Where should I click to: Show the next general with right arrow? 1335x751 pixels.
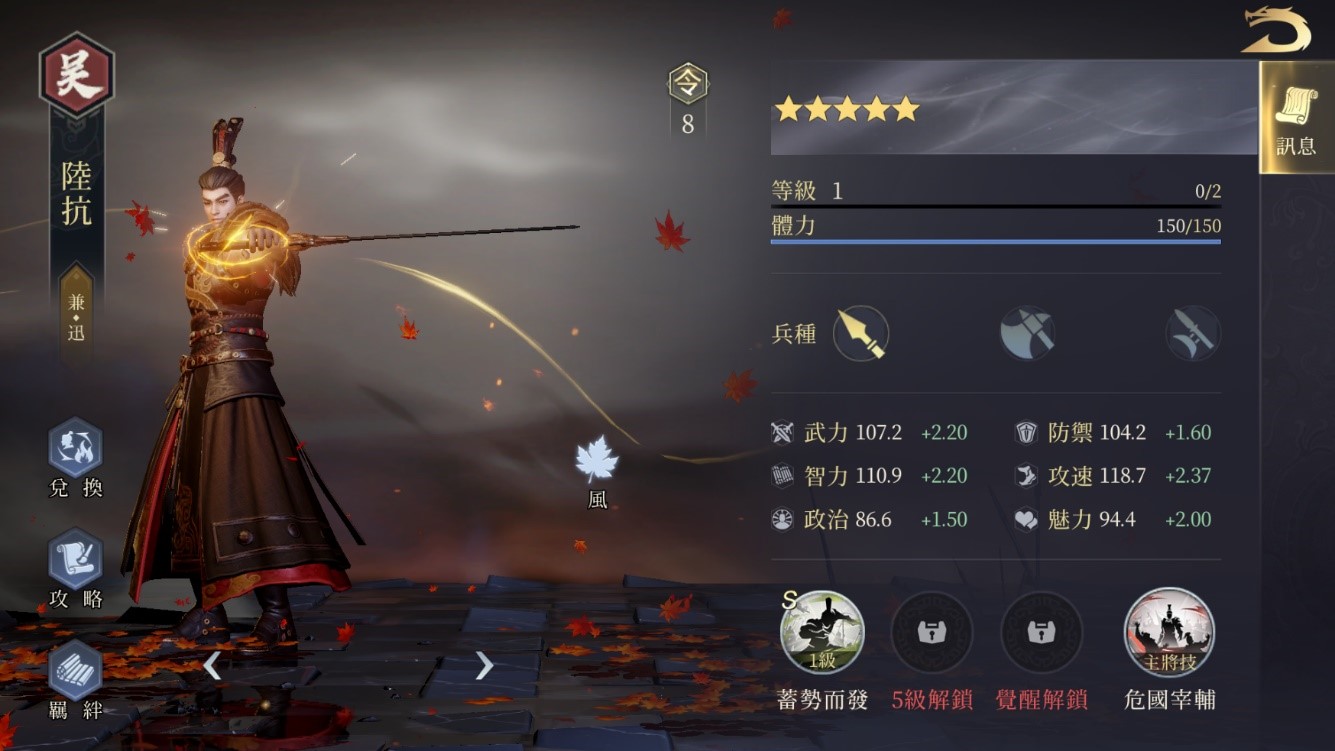pyautogui.click(x=484, y=665)
